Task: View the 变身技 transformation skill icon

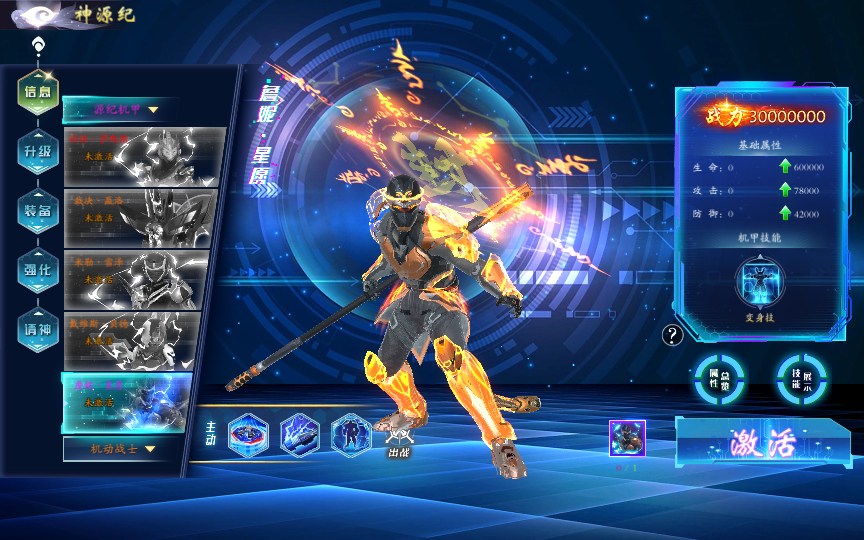Action: click(760, 282)
